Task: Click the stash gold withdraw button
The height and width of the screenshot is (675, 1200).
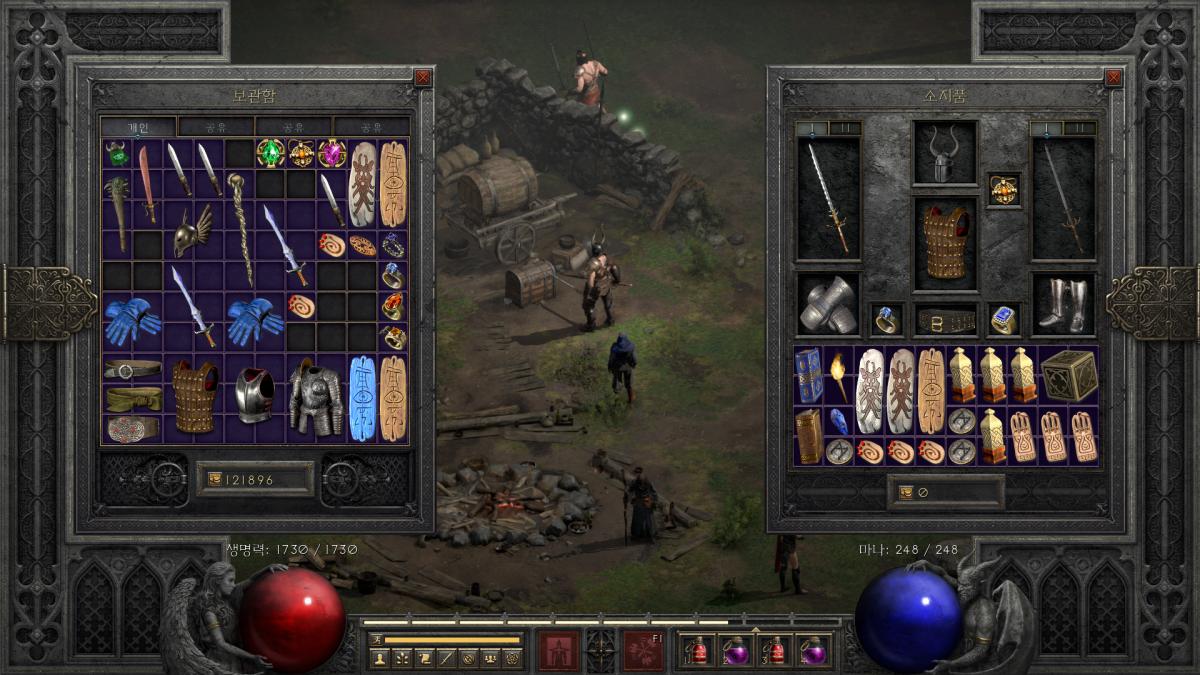Action: [214, 480]
